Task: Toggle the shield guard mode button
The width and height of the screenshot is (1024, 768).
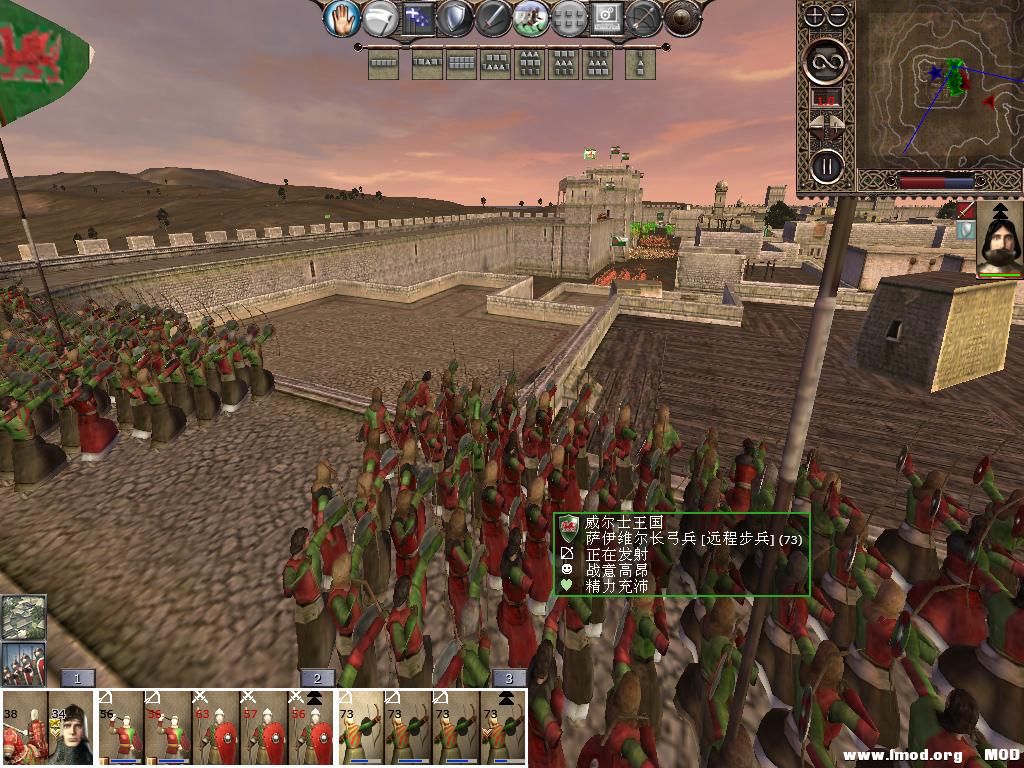Action: [x=455, y=18]
